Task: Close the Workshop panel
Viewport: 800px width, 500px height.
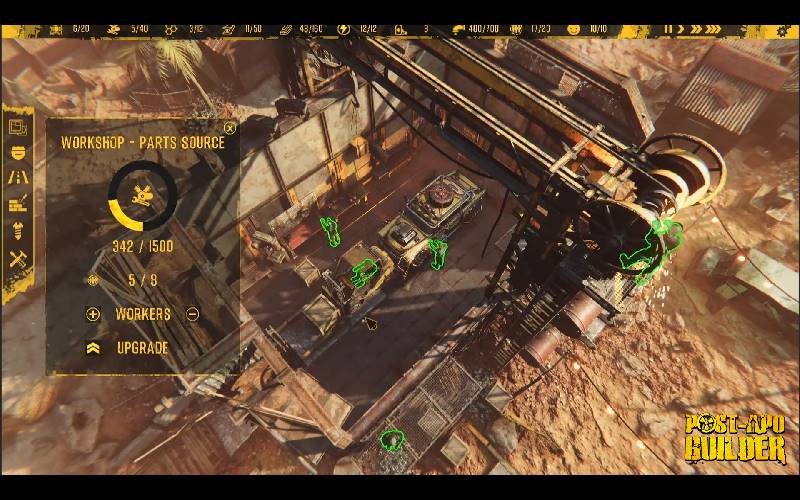Action: point(230,128)
